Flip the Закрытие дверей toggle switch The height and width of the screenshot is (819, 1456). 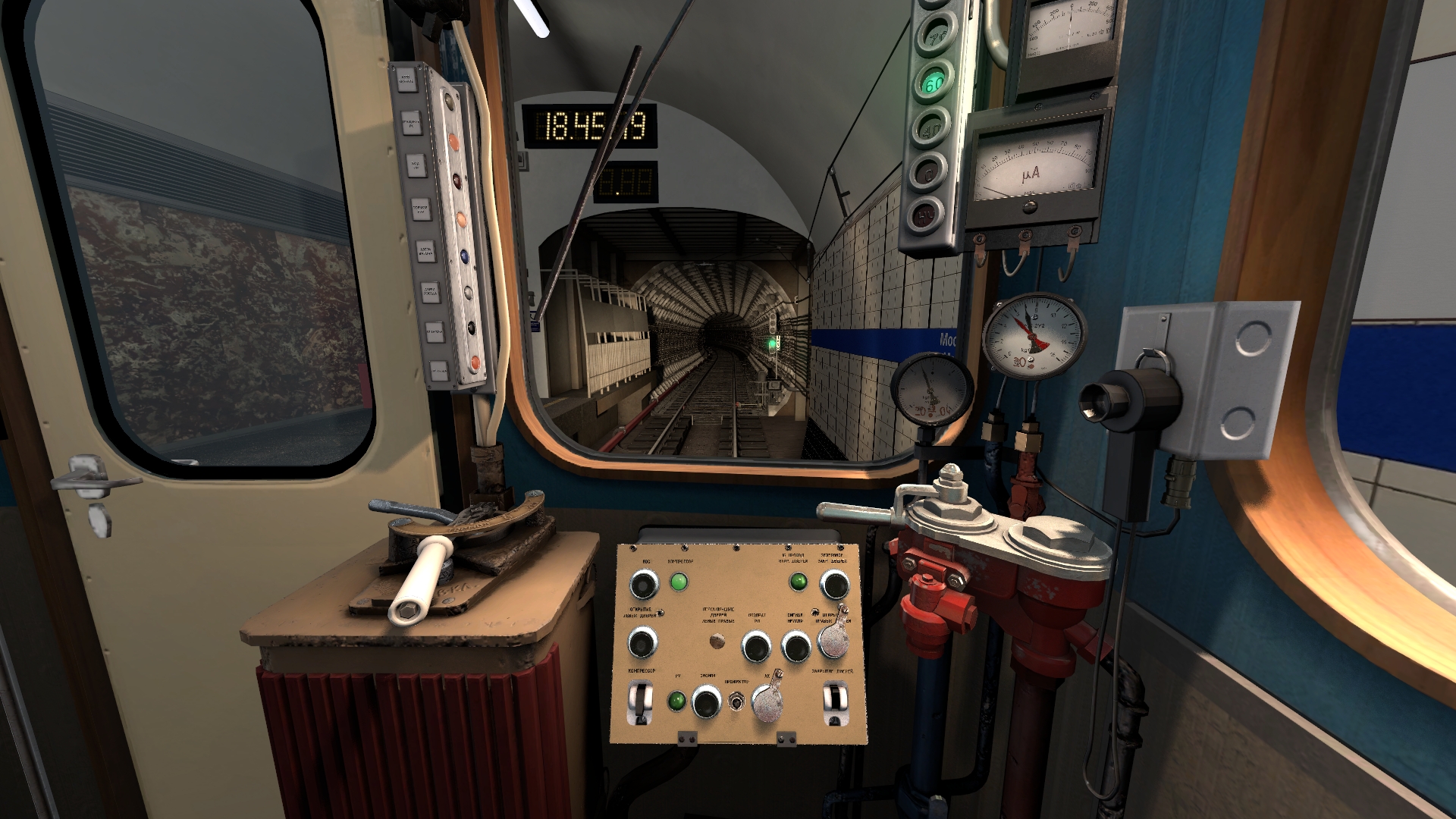tap(834, 701)
